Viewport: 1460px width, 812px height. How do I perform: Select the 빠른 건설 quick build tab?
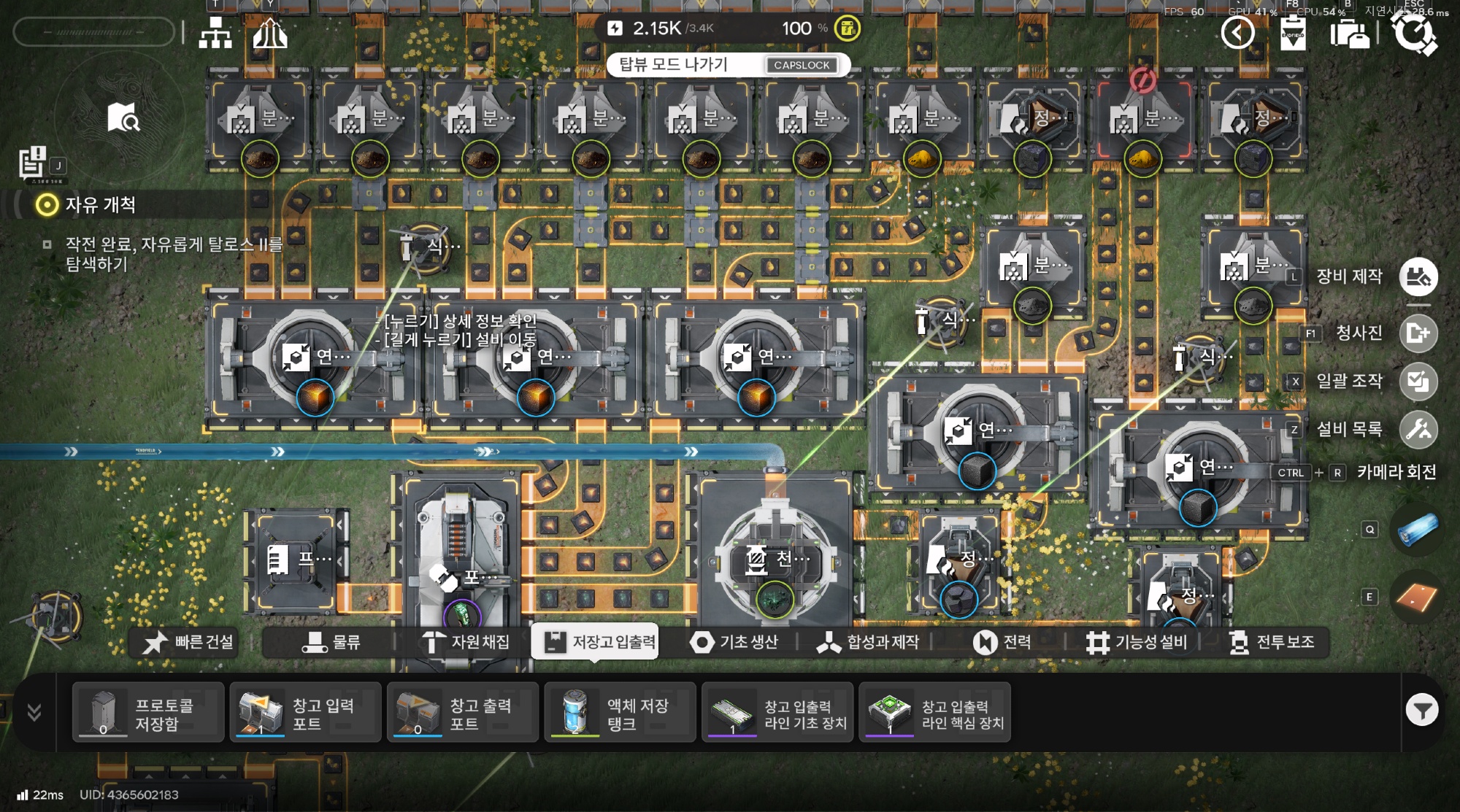click(188, 642)
